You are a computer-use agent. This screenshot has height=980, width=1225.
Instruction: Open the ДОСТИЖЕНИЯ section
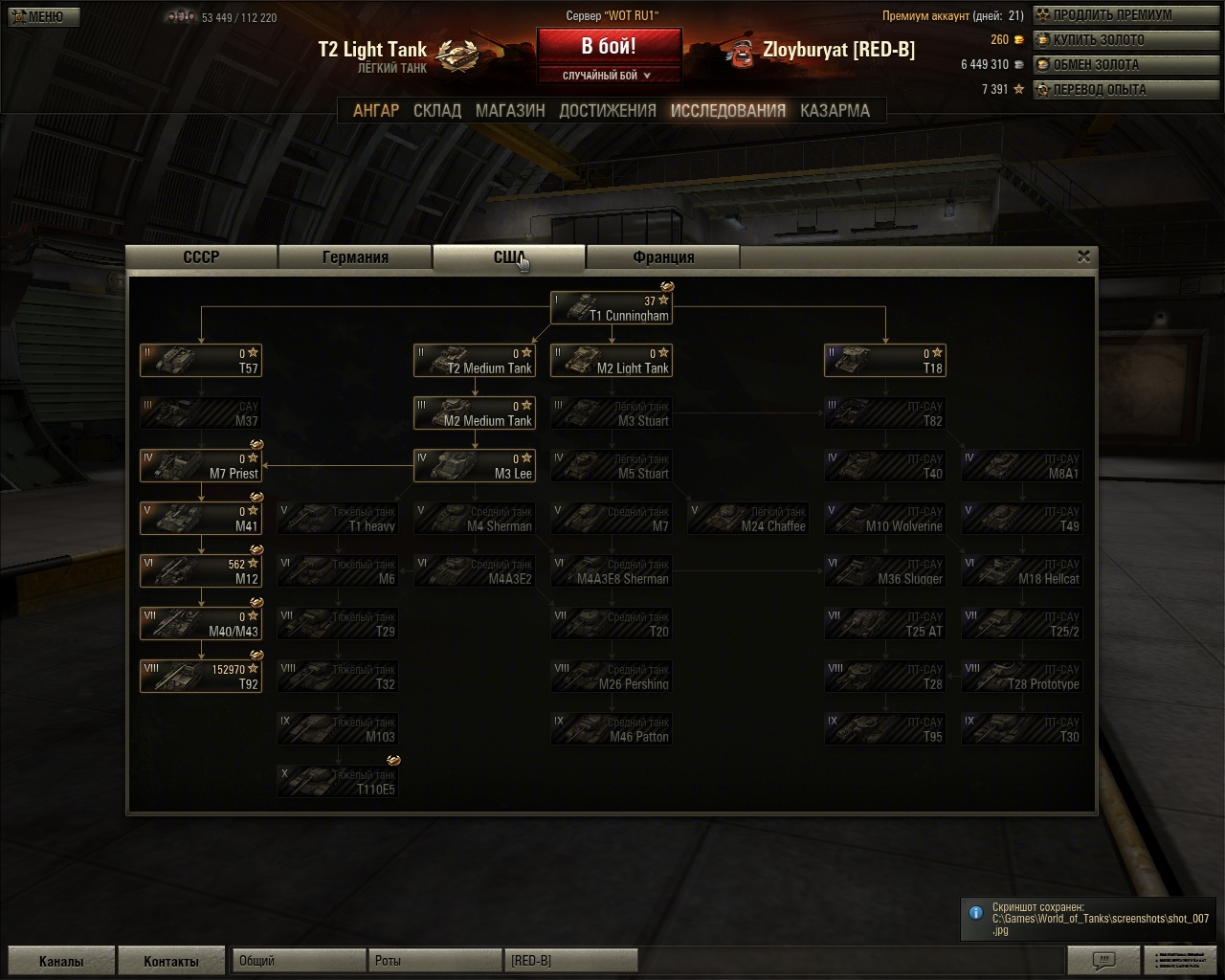(608, 111)
